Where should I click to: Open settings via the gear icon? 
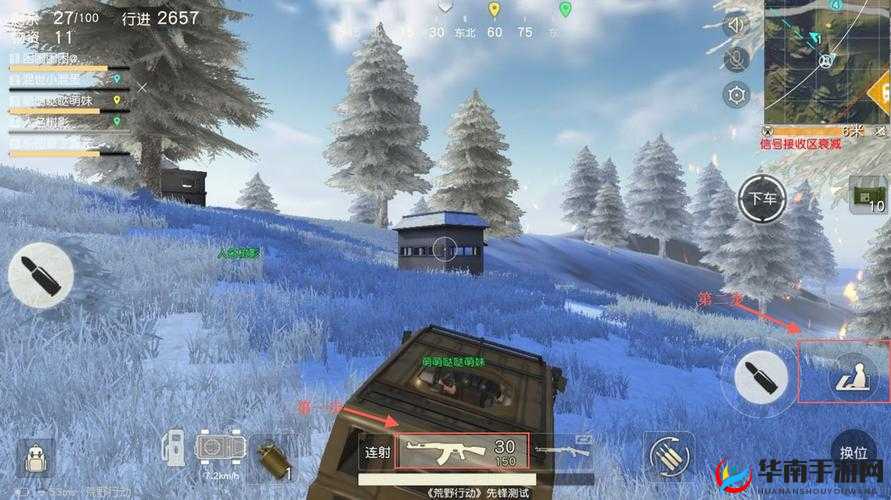[737, 96]
